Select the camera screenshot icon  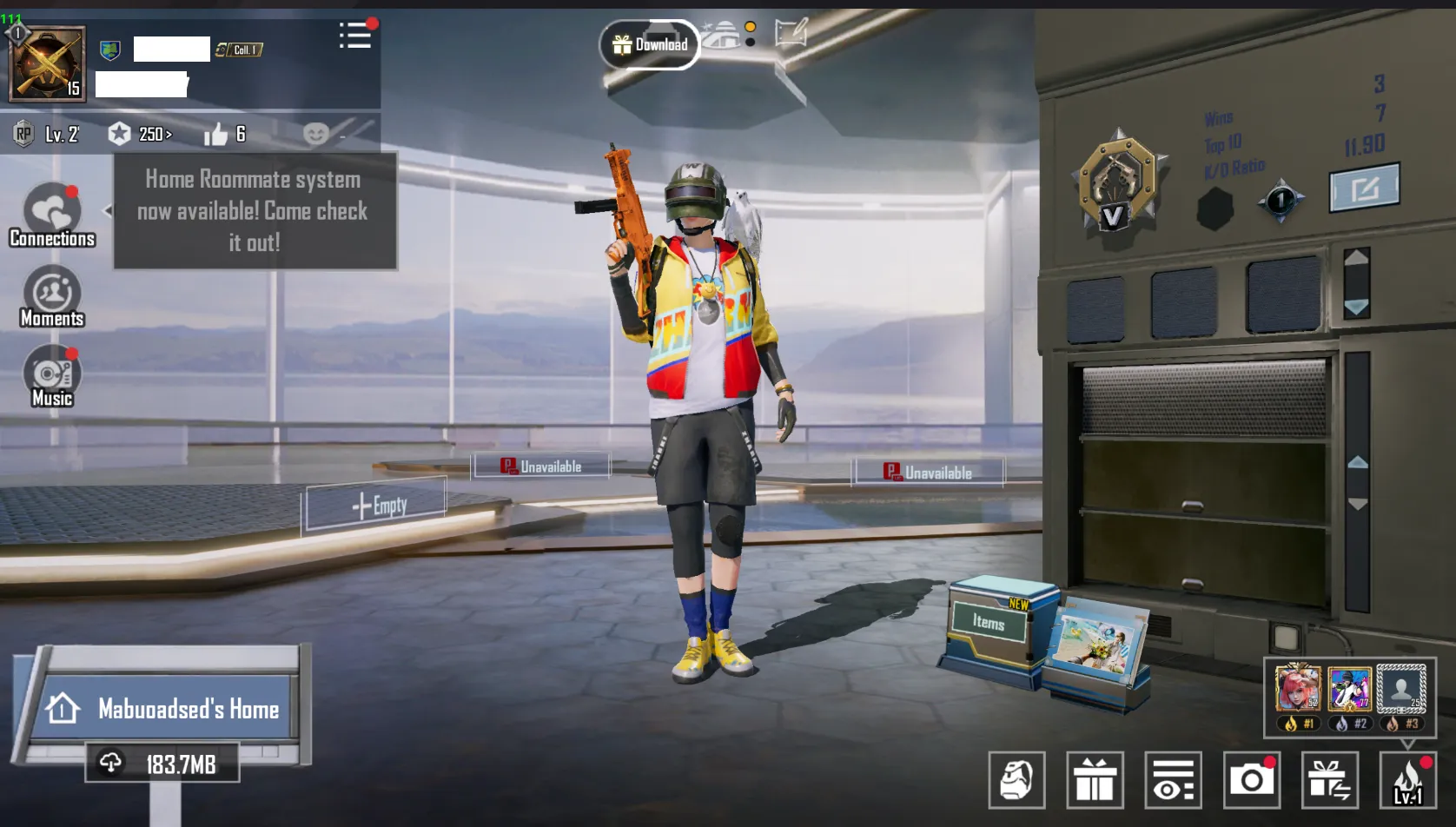tap(1251, 780)
